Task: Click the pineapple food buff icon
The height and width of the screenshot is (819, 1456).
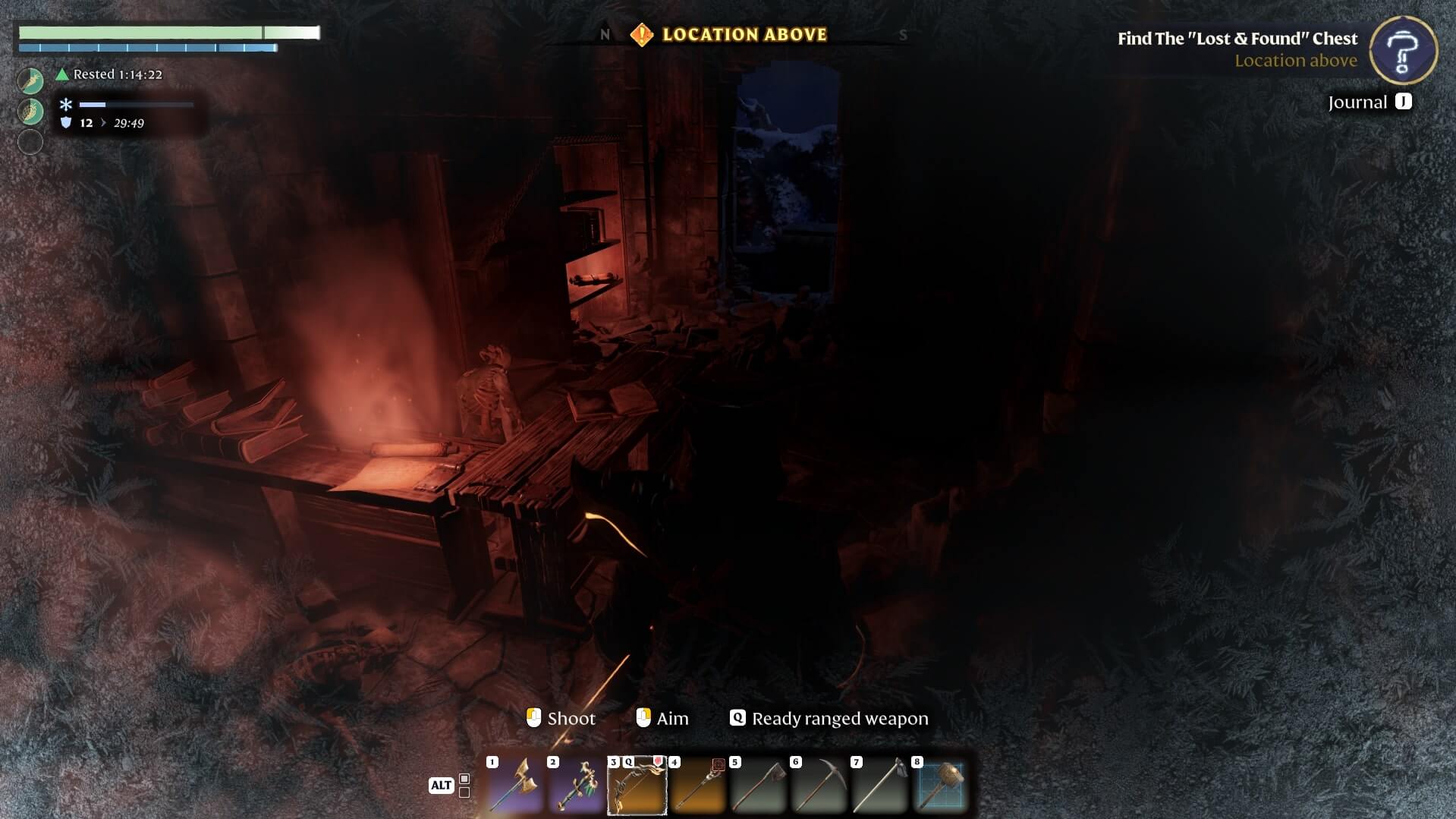Action: point(30,112)
